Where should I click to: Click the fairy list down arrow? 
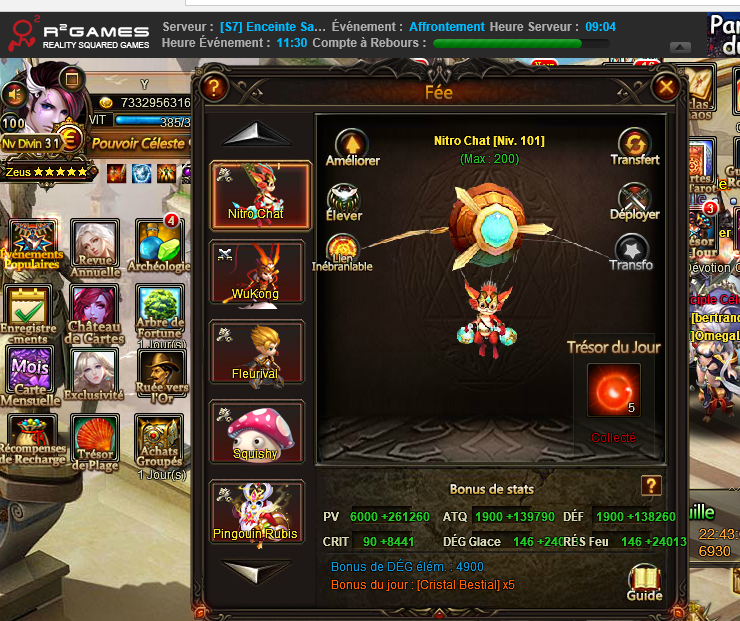[257, 571]
